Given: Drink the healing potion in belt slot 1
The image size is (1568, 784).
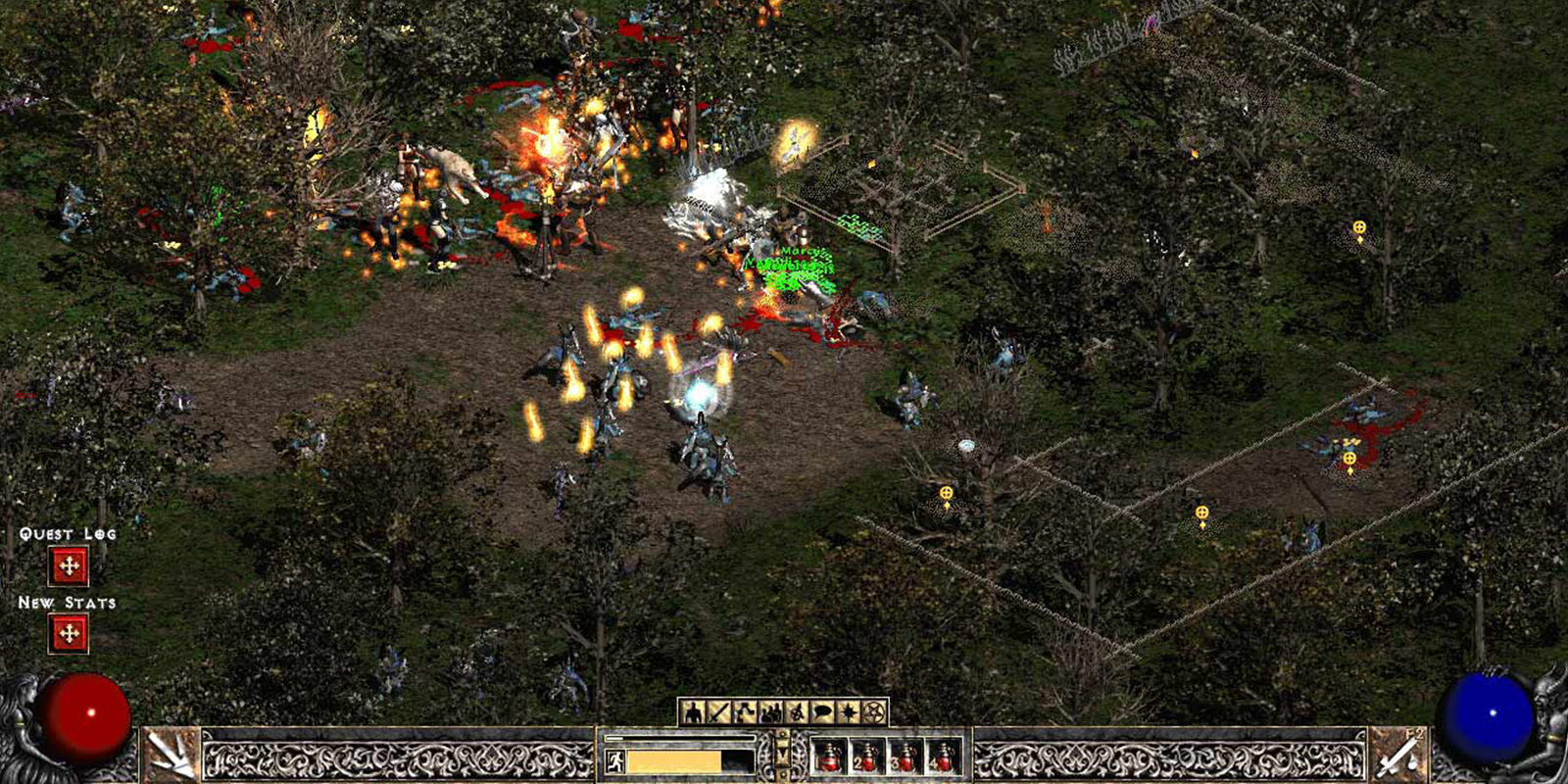Looking at the screenshot, I should click(x=830, y=758).
